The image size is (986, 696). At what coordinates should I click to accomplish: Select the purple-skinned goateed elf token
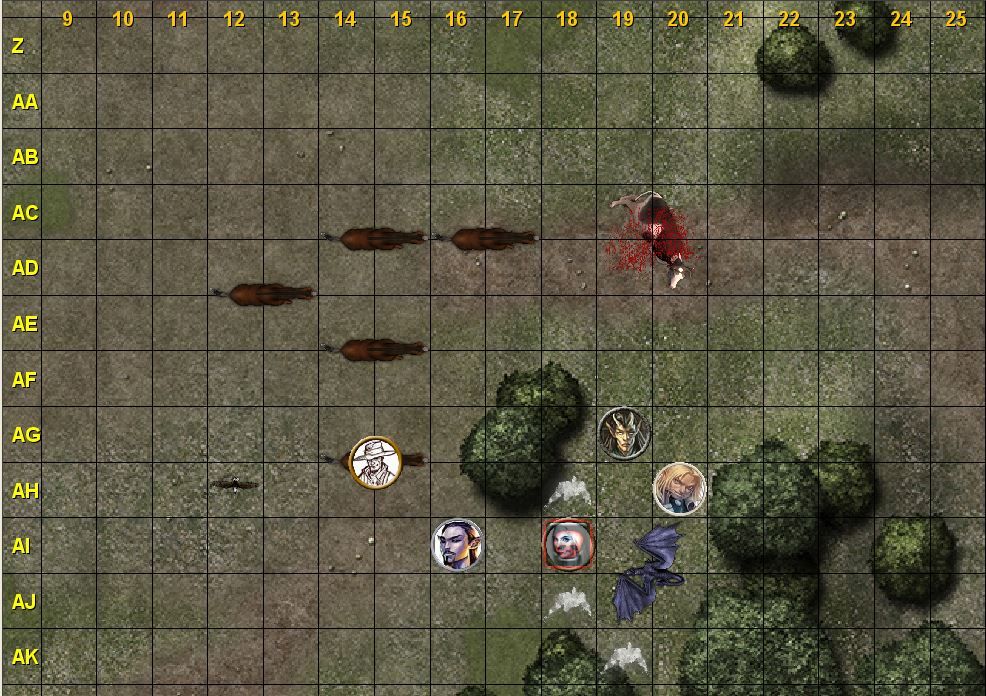(x=457, y=545)
